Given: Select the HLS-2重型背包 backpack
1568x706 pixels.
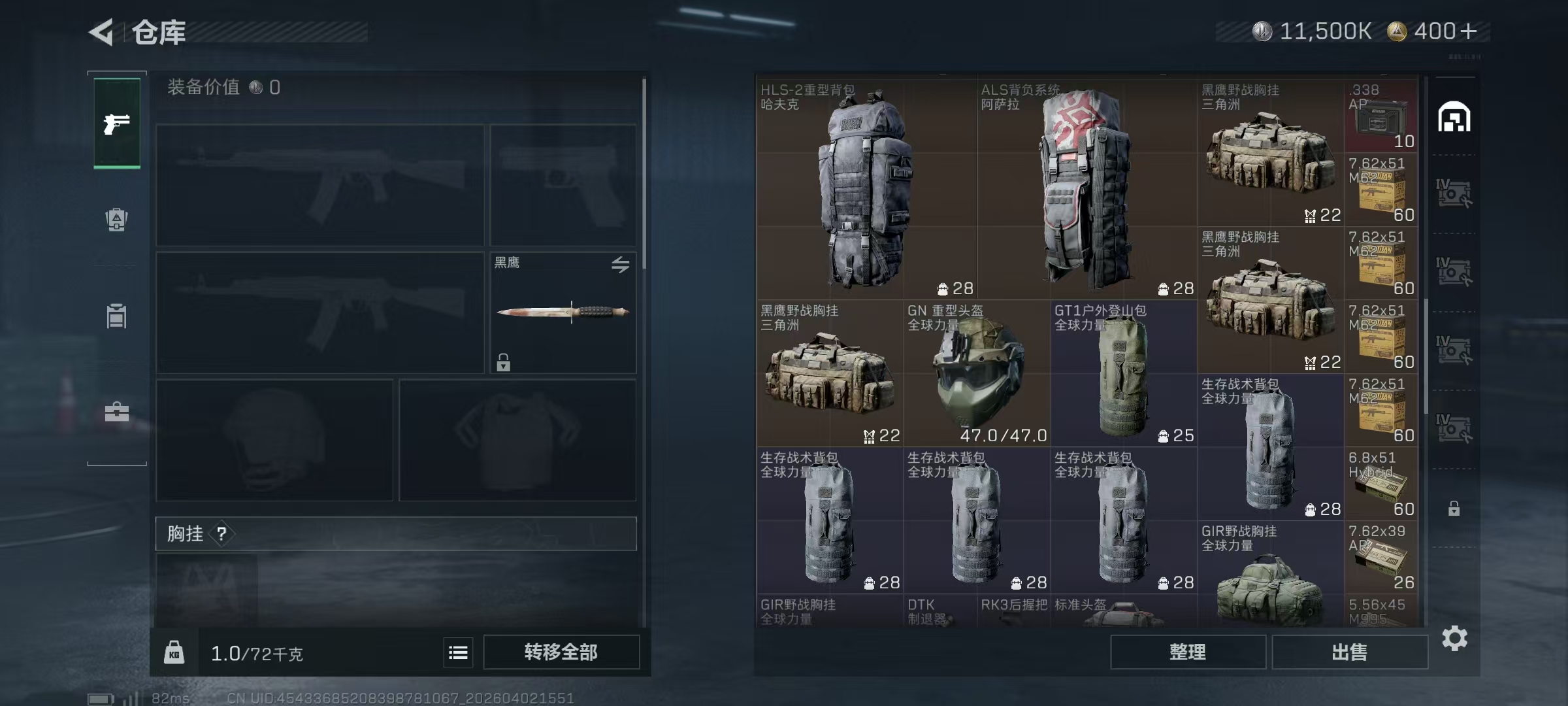Looking at the screenshot, I should (866, 190).
